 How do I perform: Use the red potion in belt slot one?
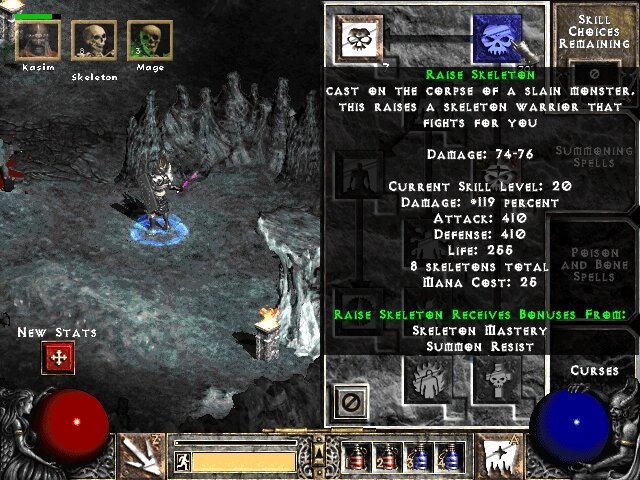357,457
